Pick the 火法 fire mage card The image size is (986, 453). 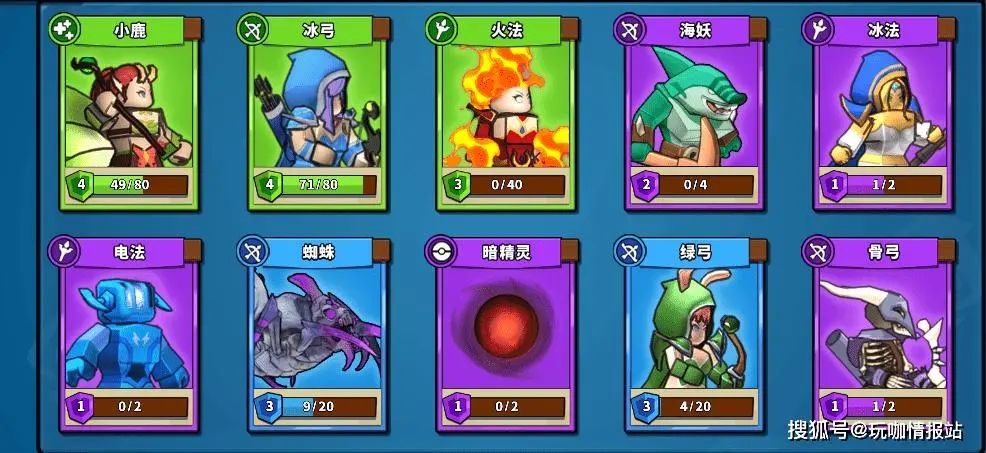click(507, 115)
